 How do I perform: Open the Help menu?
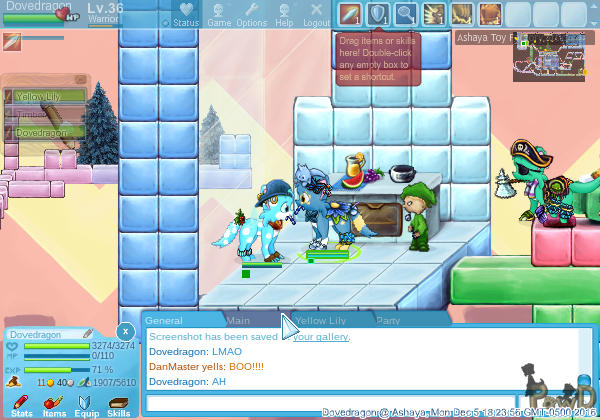(284, 14)
